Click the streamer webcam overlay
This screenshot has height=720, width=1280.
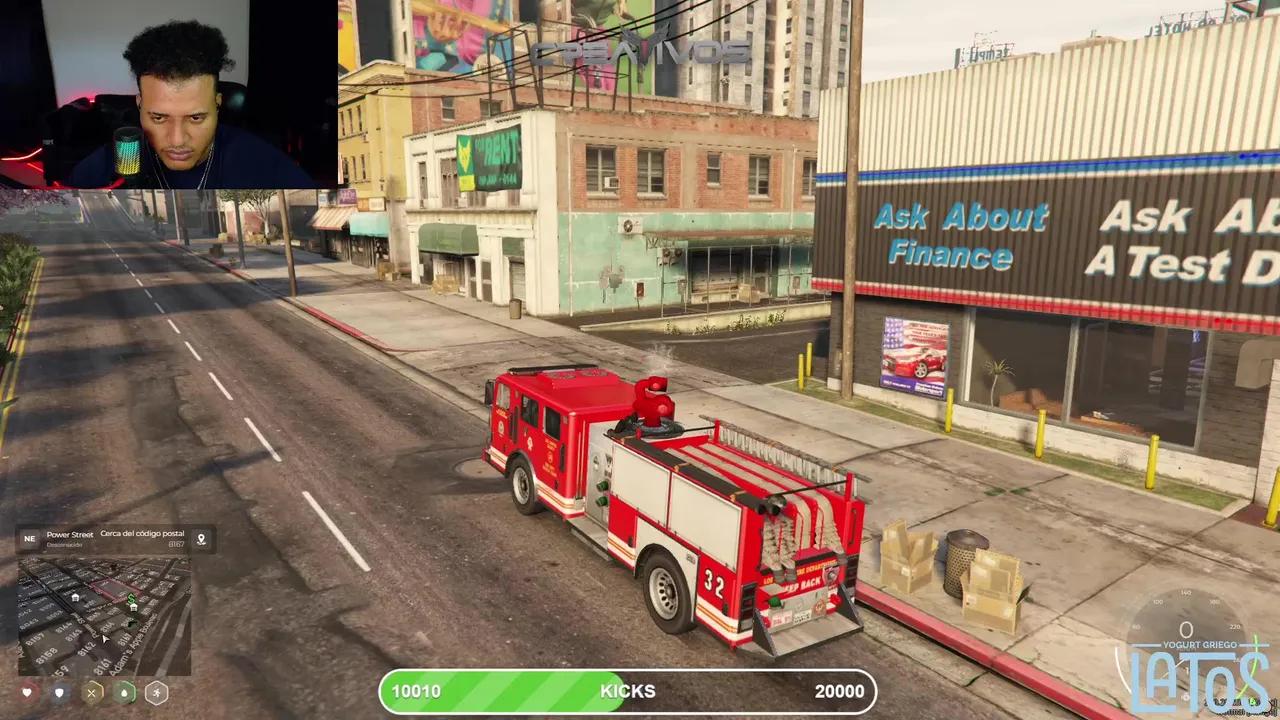pyautogui.click(x=168, y=94)
